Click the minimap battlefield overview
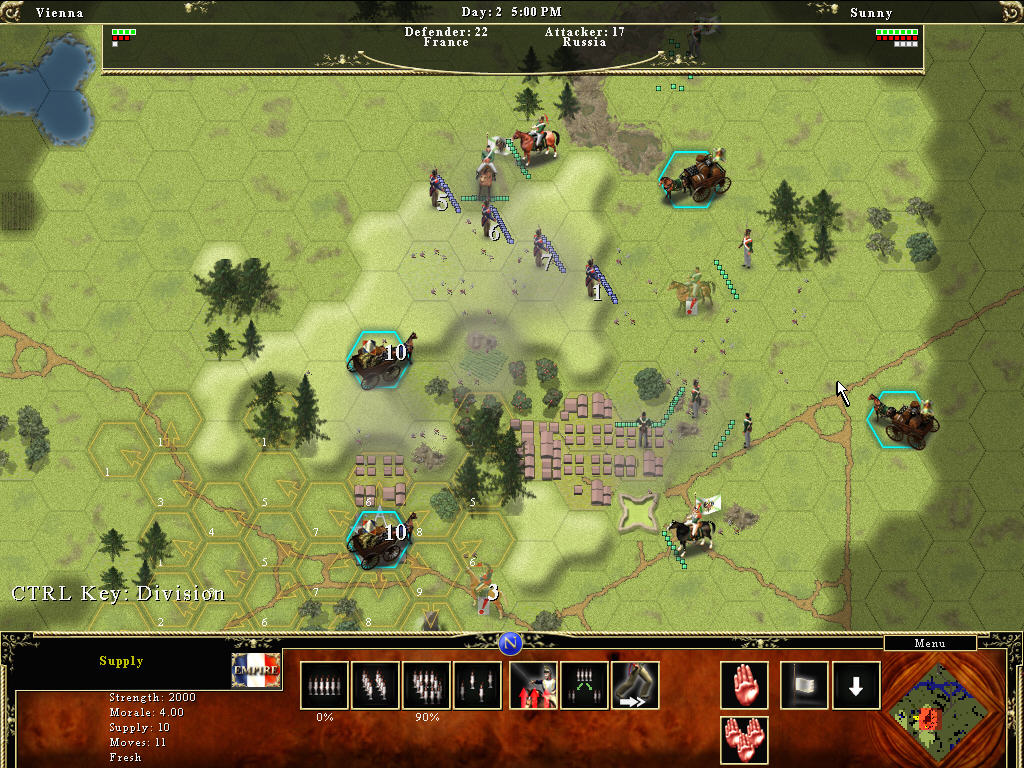Screen dimensions: 1024x768 [936, 709]
